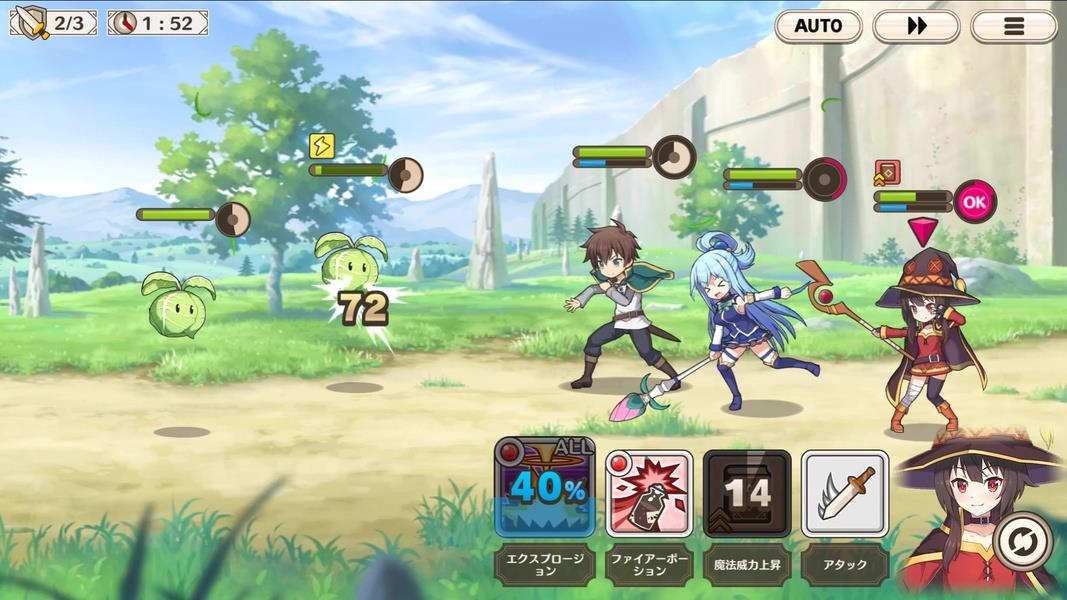Activate the fast-forward speed button
The width and height of the screenshot is (1067, 600).
point(916,26)
